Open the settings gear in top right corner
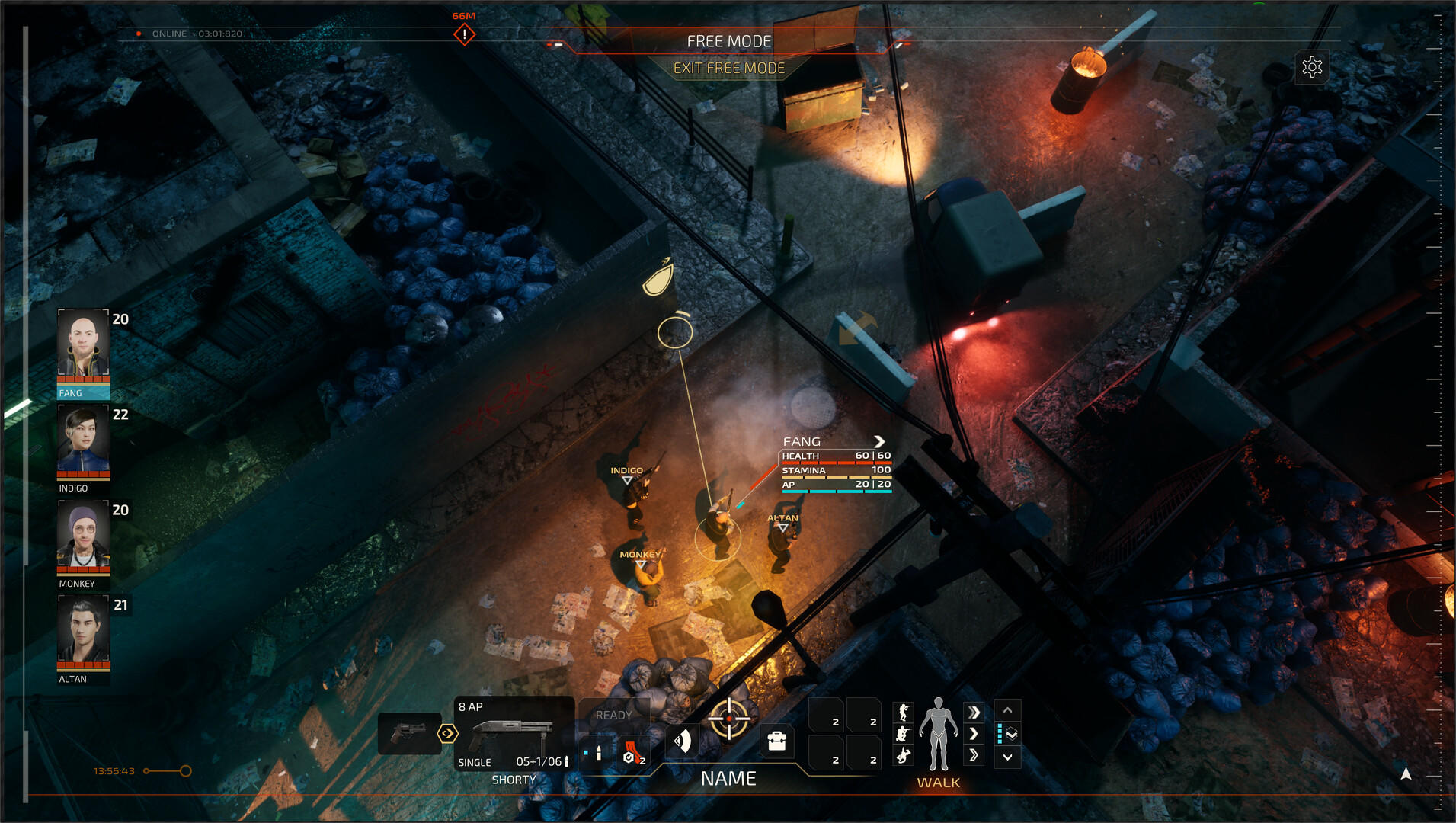Viewport: 1456px width, 823px height. coord(1313,67)
